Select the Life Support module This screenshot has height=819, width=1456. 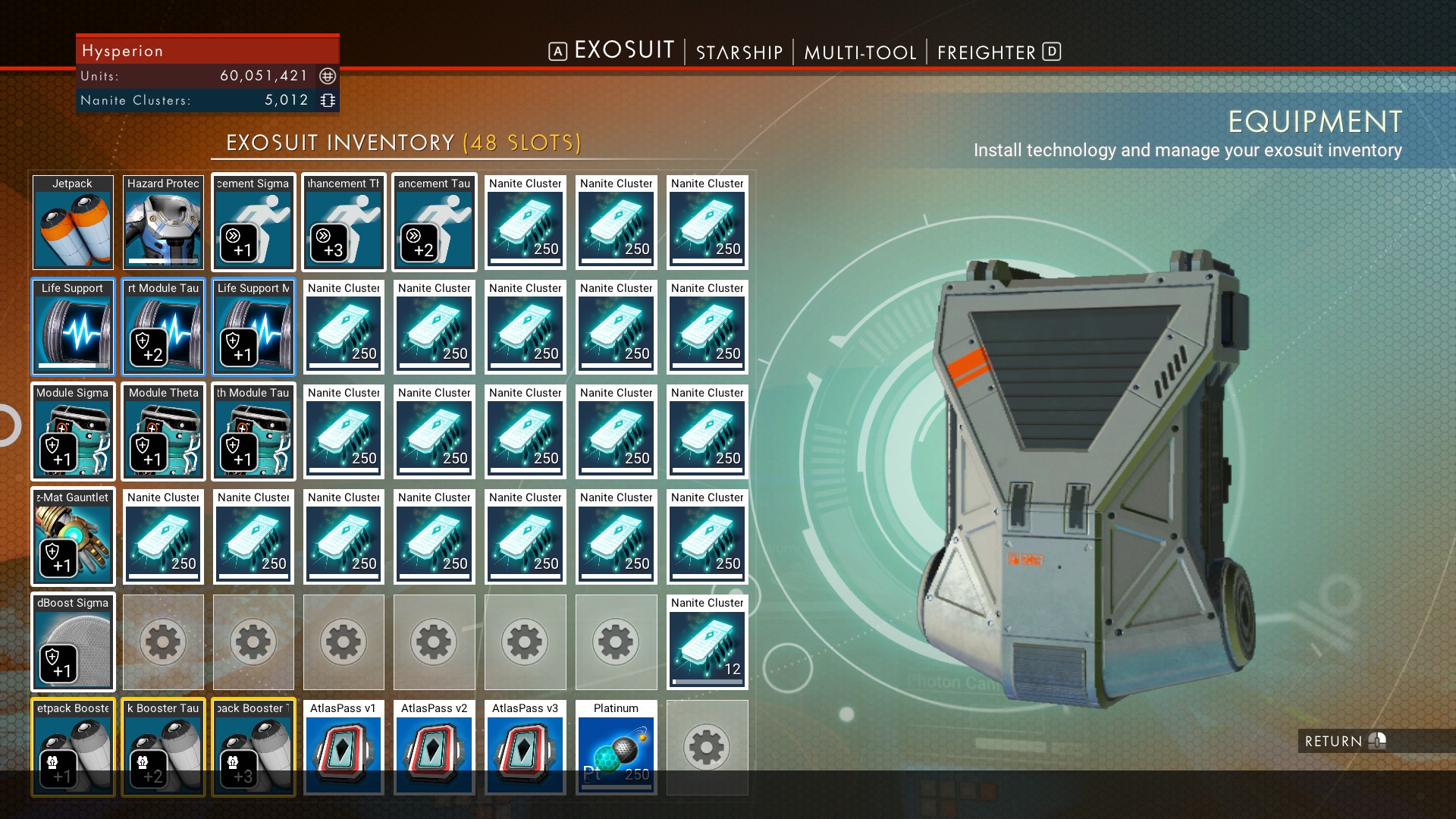pos(72,328)
